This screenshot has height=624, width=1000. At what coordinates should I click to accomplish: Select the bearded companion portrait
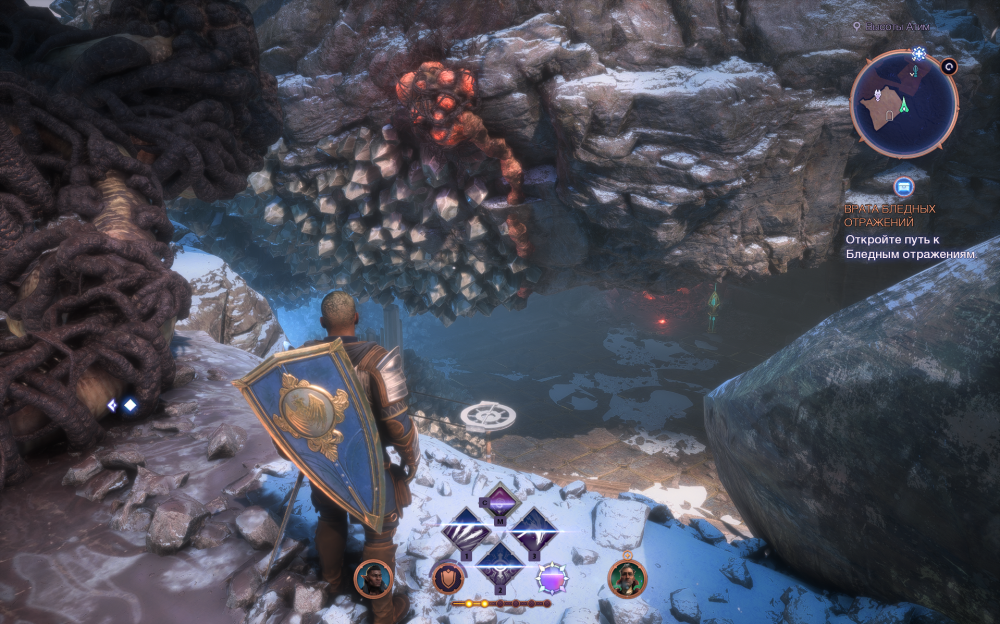(x=627, y=578)
